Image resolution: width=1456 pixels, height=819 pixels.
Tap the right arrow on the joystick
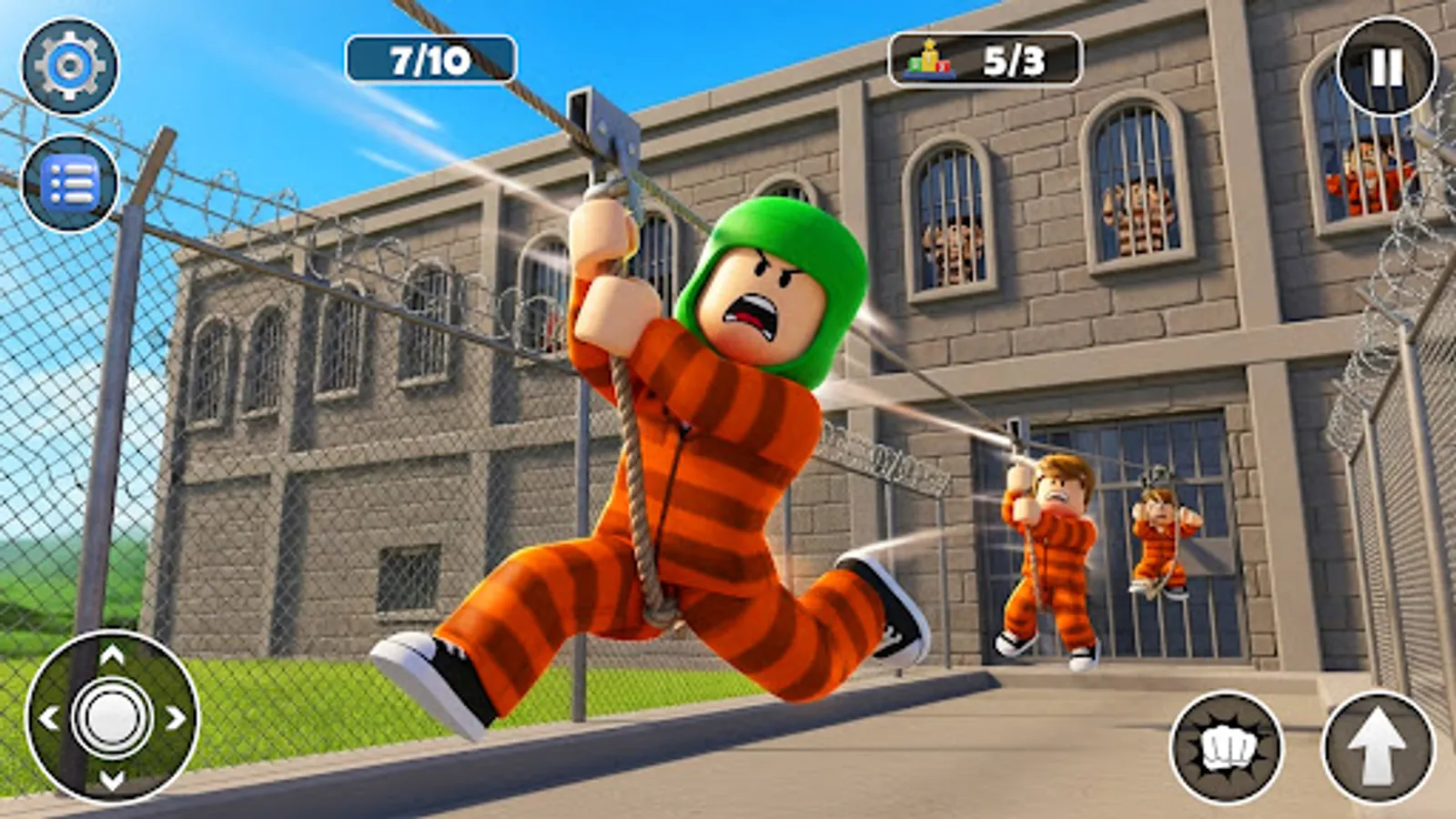[x=176, y=719]
